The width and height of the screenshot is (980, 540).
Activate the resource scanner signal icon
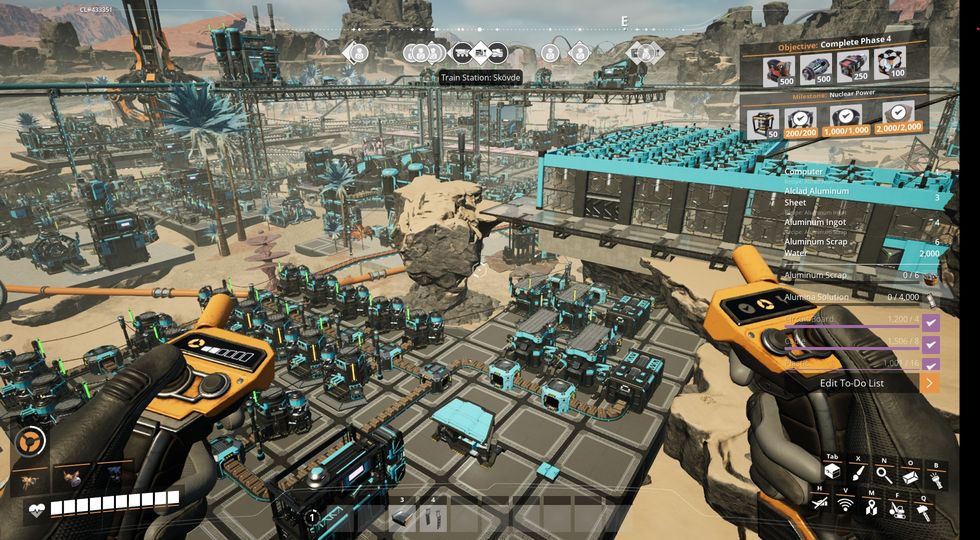tap(845, 507)
